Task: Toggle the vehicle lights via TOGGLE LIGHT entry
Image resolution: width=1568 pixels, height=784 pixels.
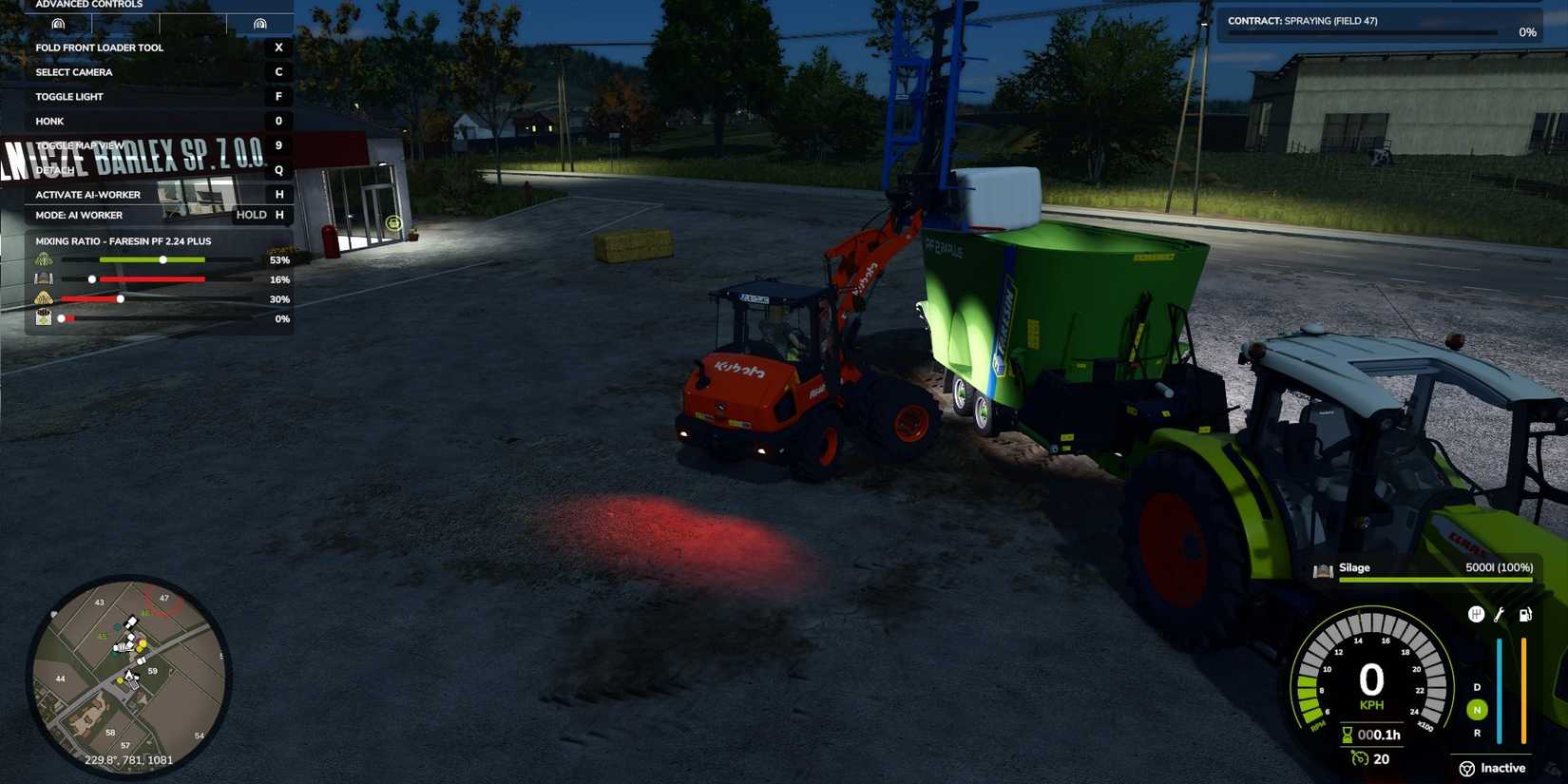Action: (x=68, y=96)
